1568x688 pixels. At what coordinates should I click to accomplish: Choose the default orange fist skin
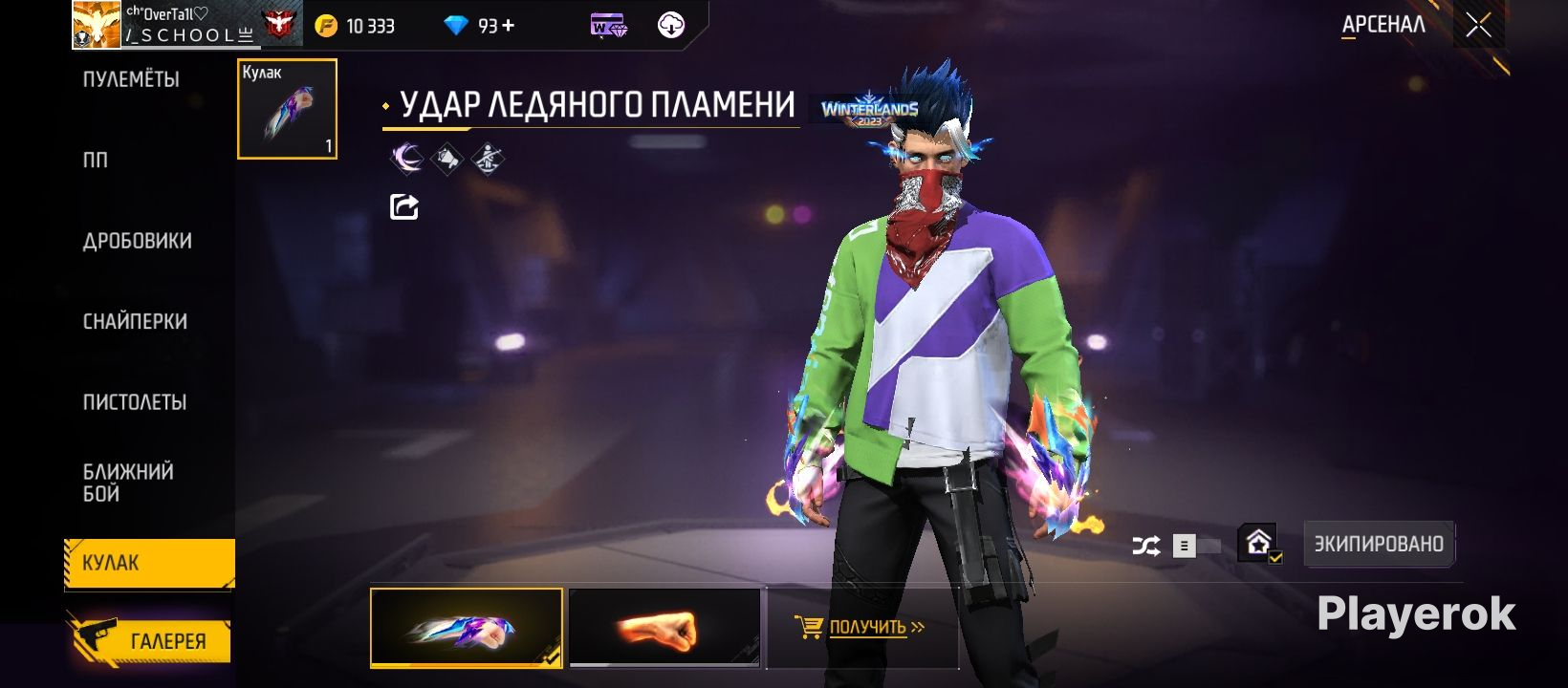point(664,627)
